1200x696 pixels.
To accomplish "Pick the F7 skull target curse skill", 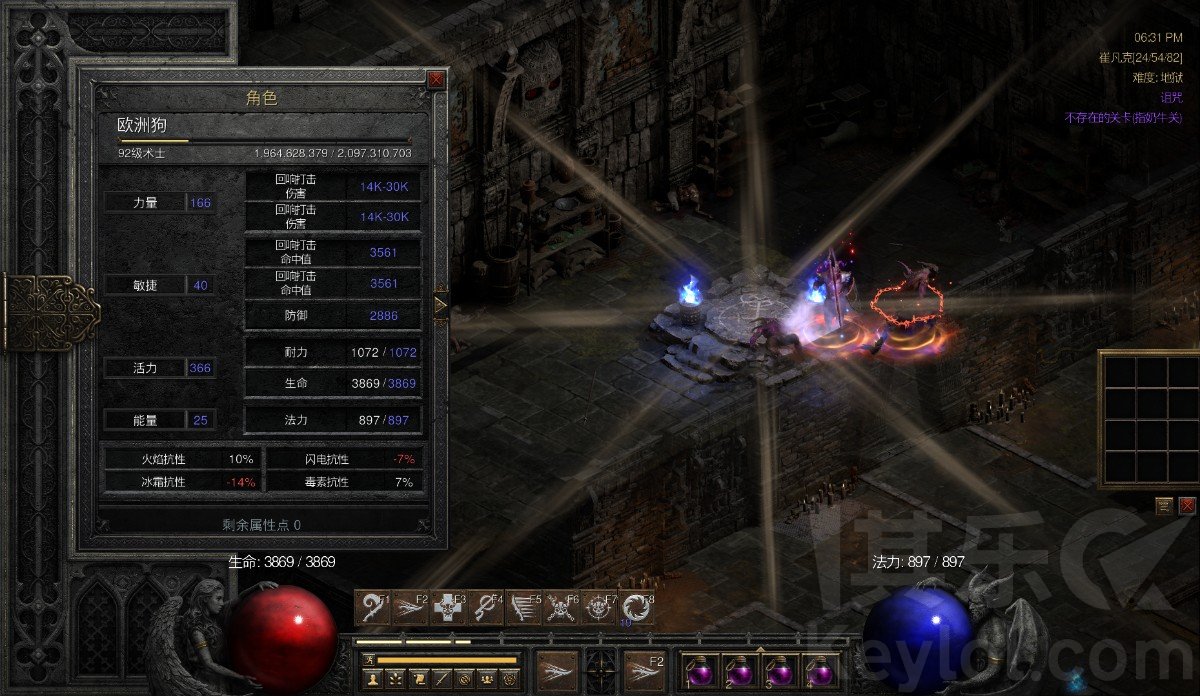I will coord(597,608).
